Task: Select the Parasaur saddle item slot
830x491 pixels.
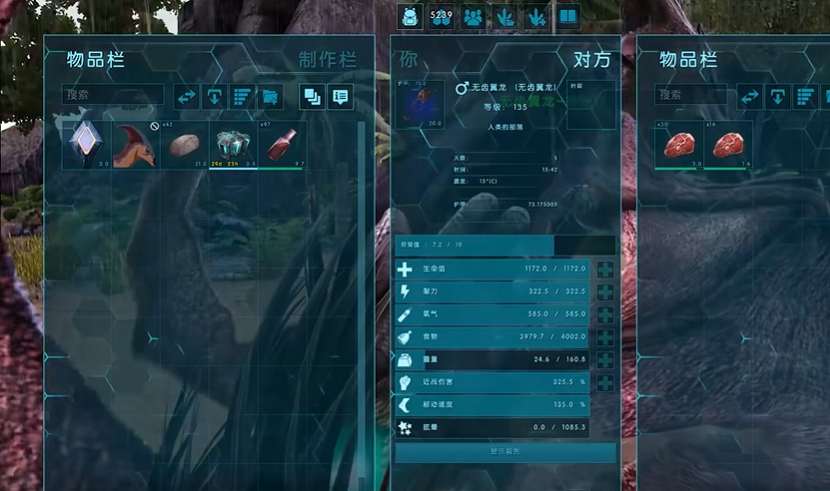Action: click(x=135, y=145)
